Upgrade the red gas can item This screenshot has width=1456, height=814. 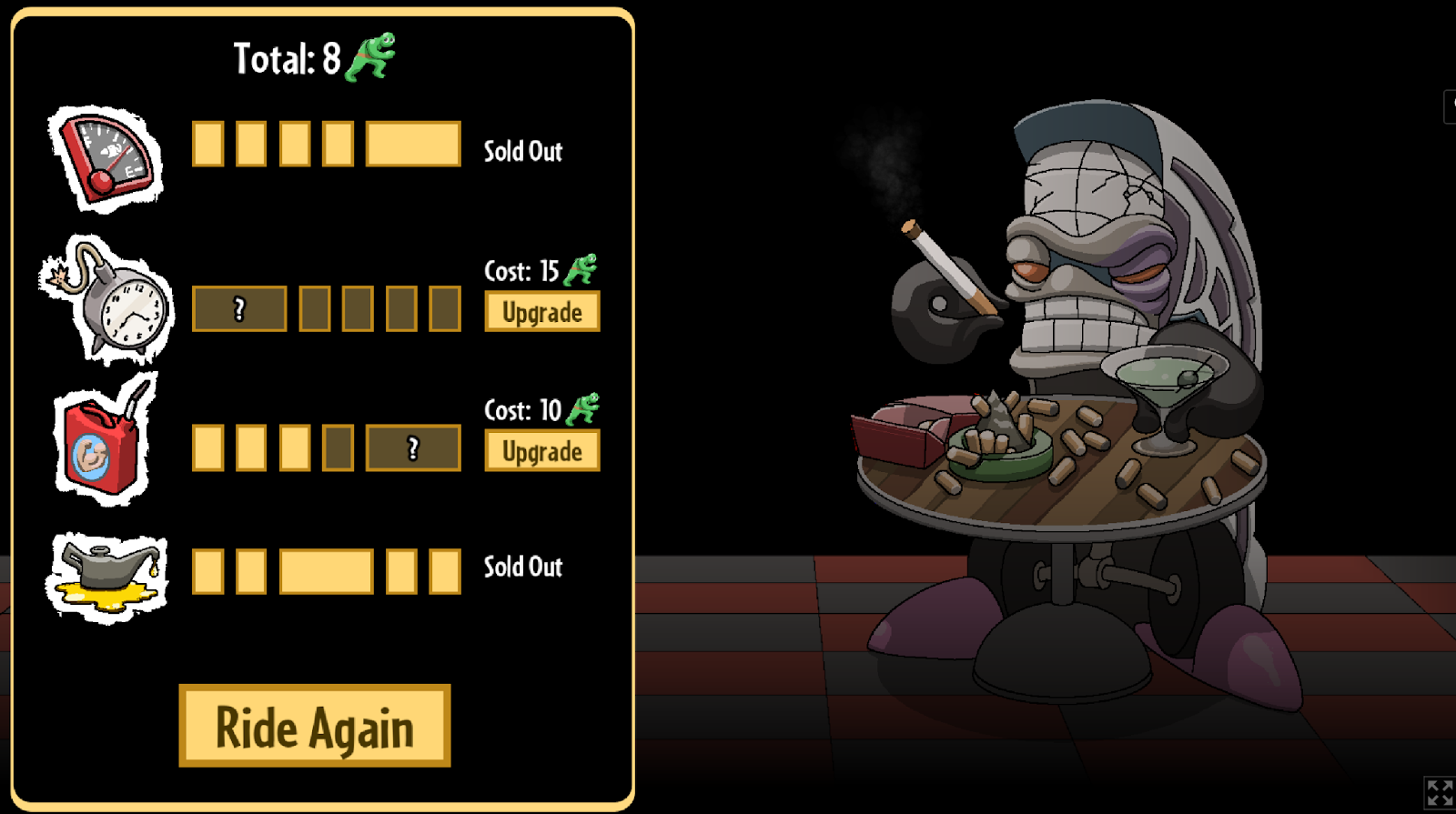point(541,451)
